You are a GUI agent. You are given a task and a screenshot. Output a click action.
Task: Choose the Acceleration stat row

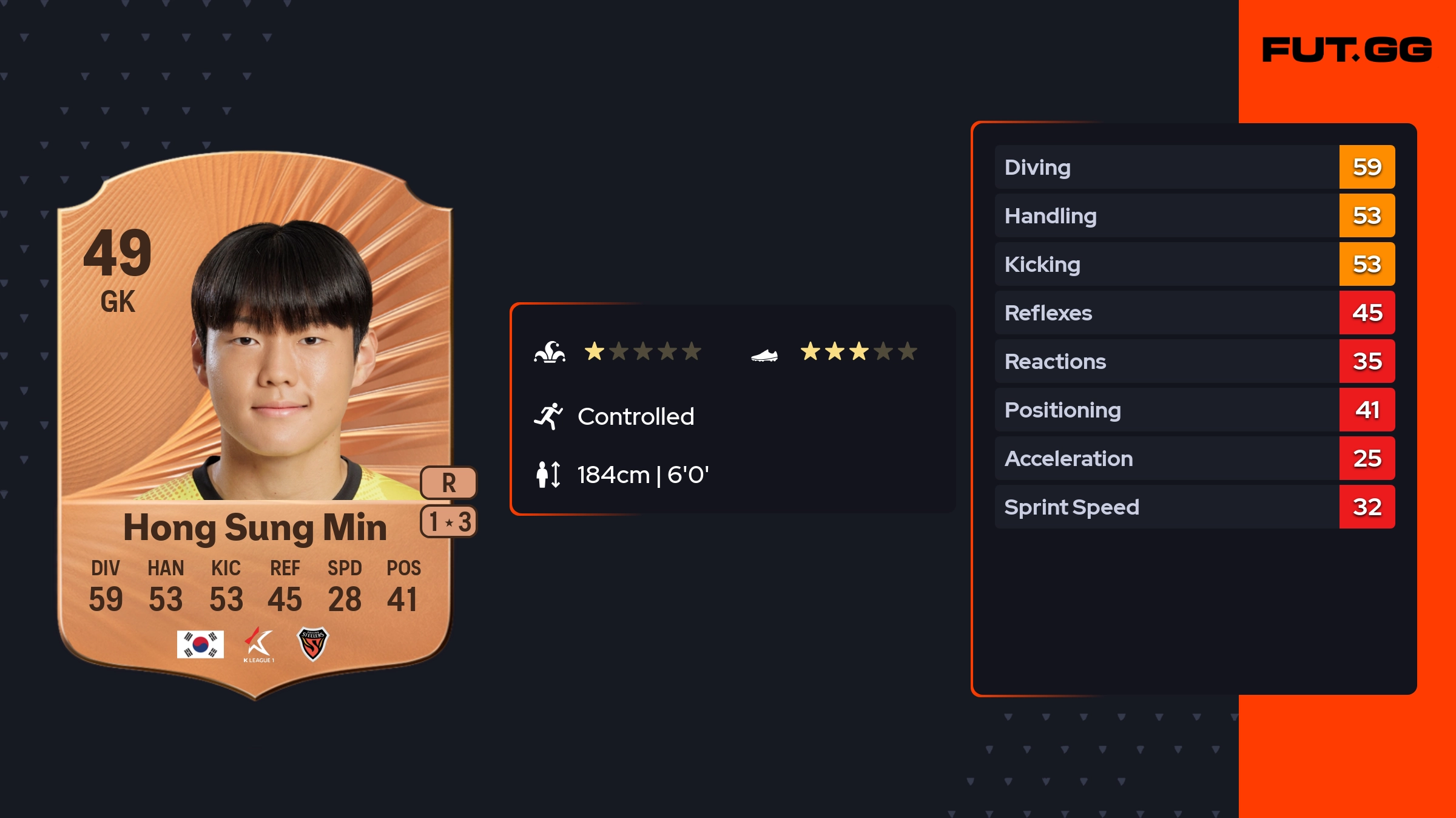[1194, 458]
